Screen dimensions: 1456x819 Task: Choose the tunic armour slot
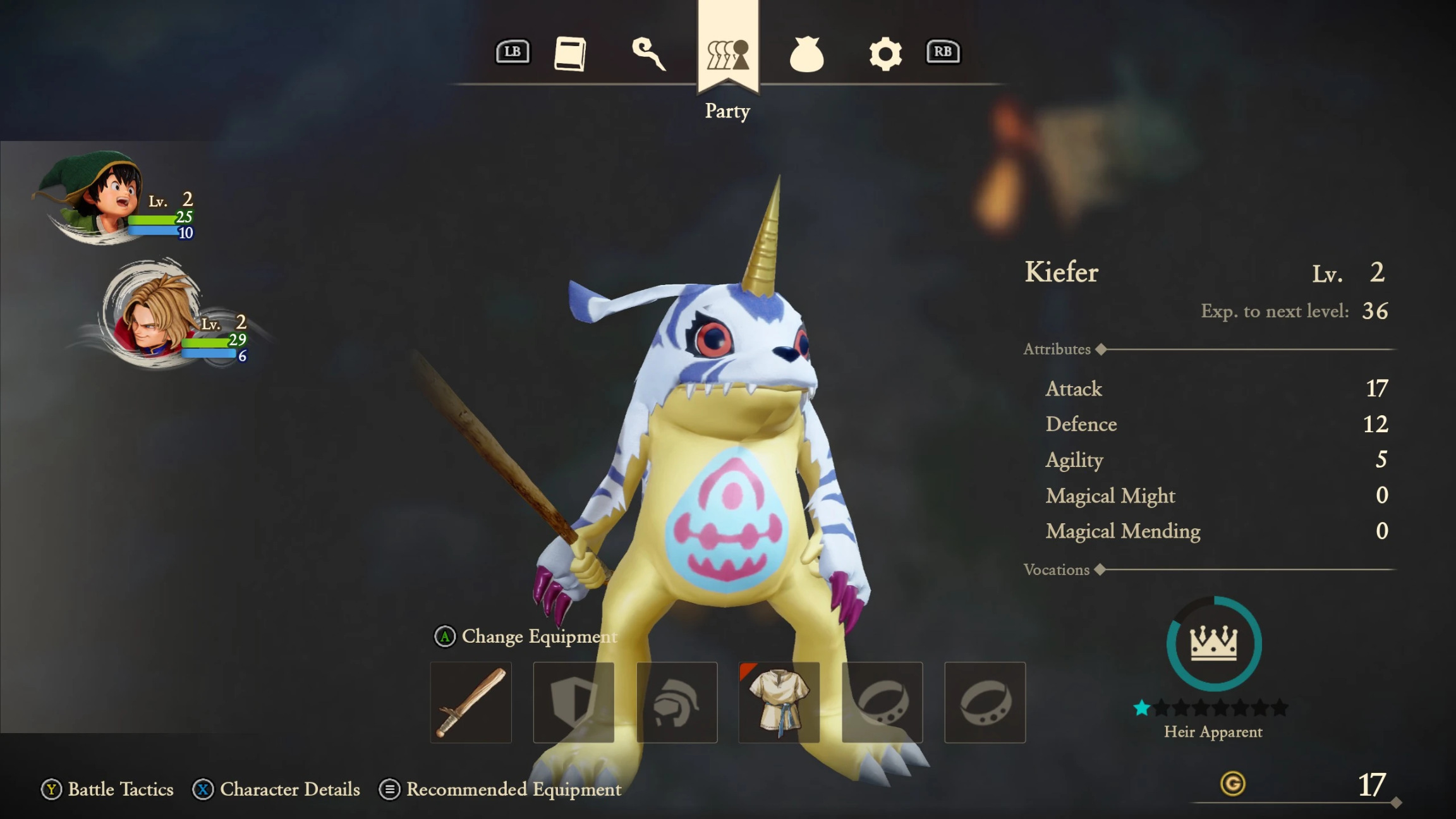[779, 702]
